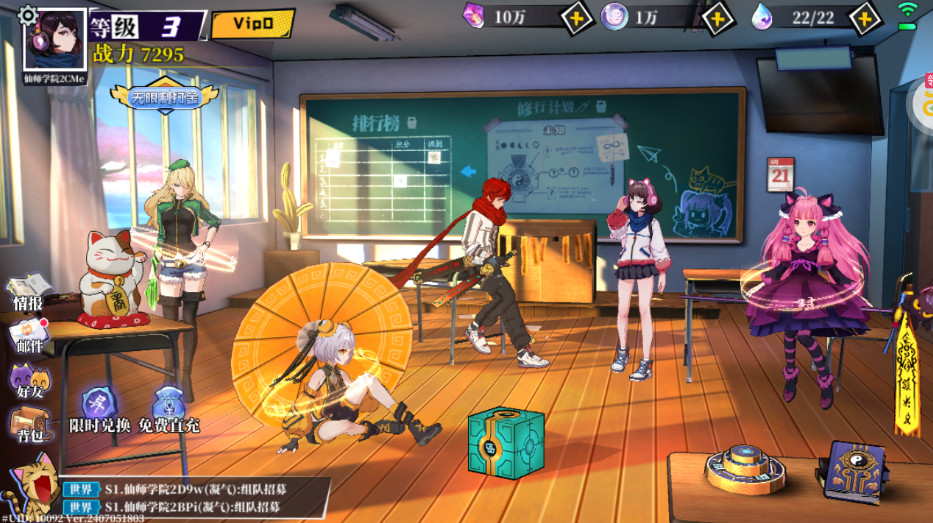Add more moon coin currency

coord(717,17)
